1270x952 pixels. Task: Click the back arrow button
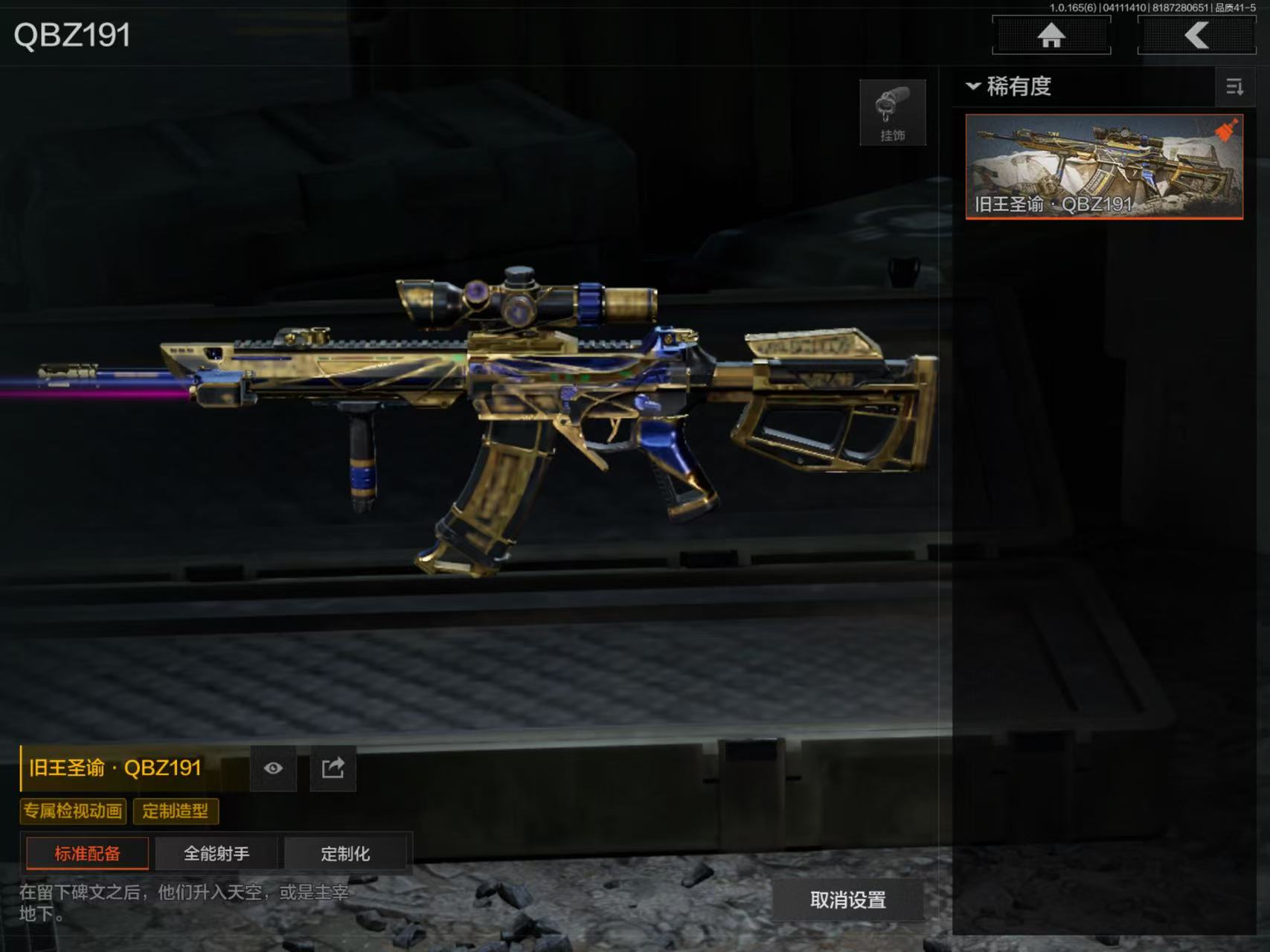coord(1196,35)
